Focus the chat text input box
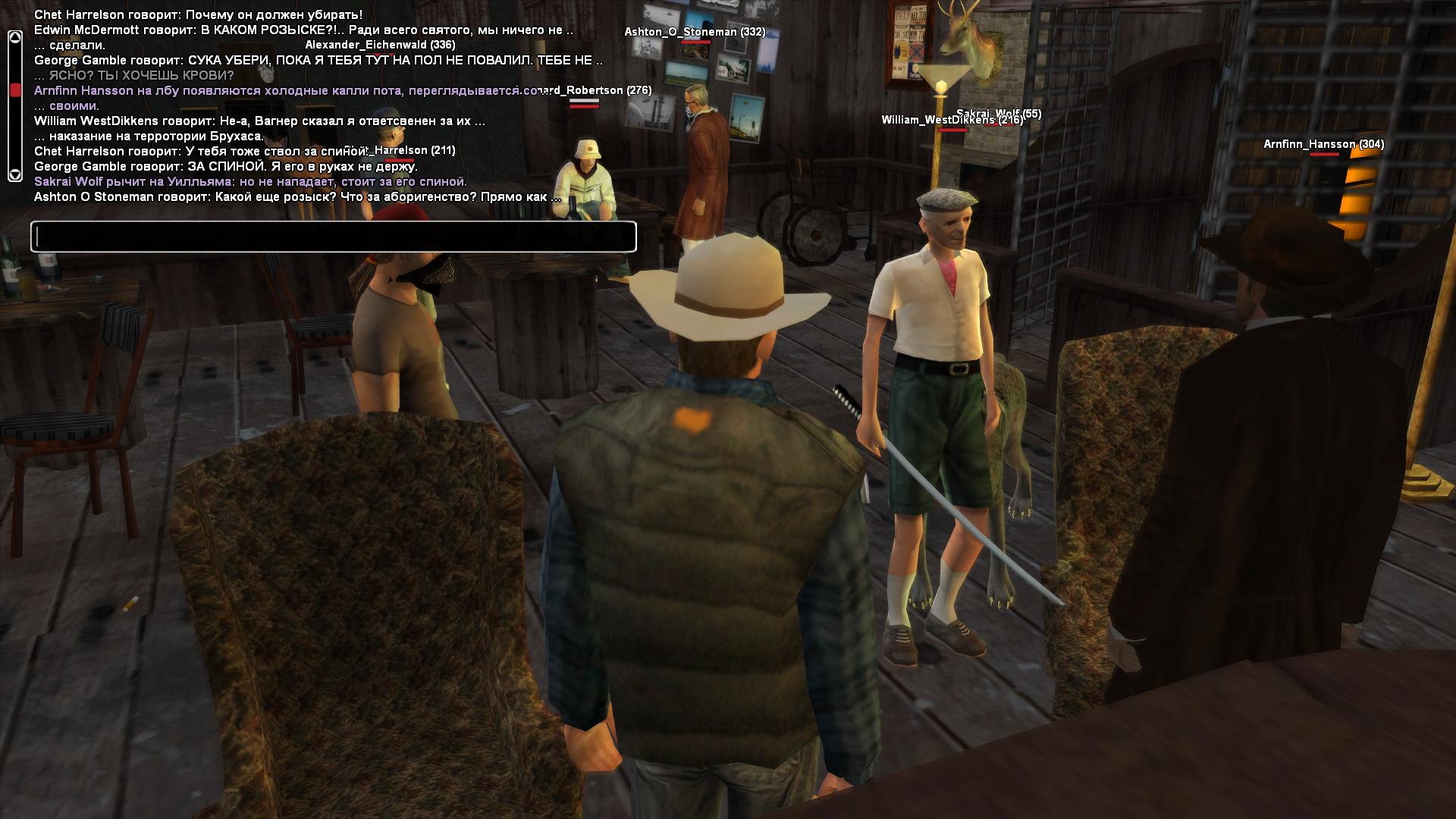The width and height of the screenshot is (1456, 819). (334, 237)
